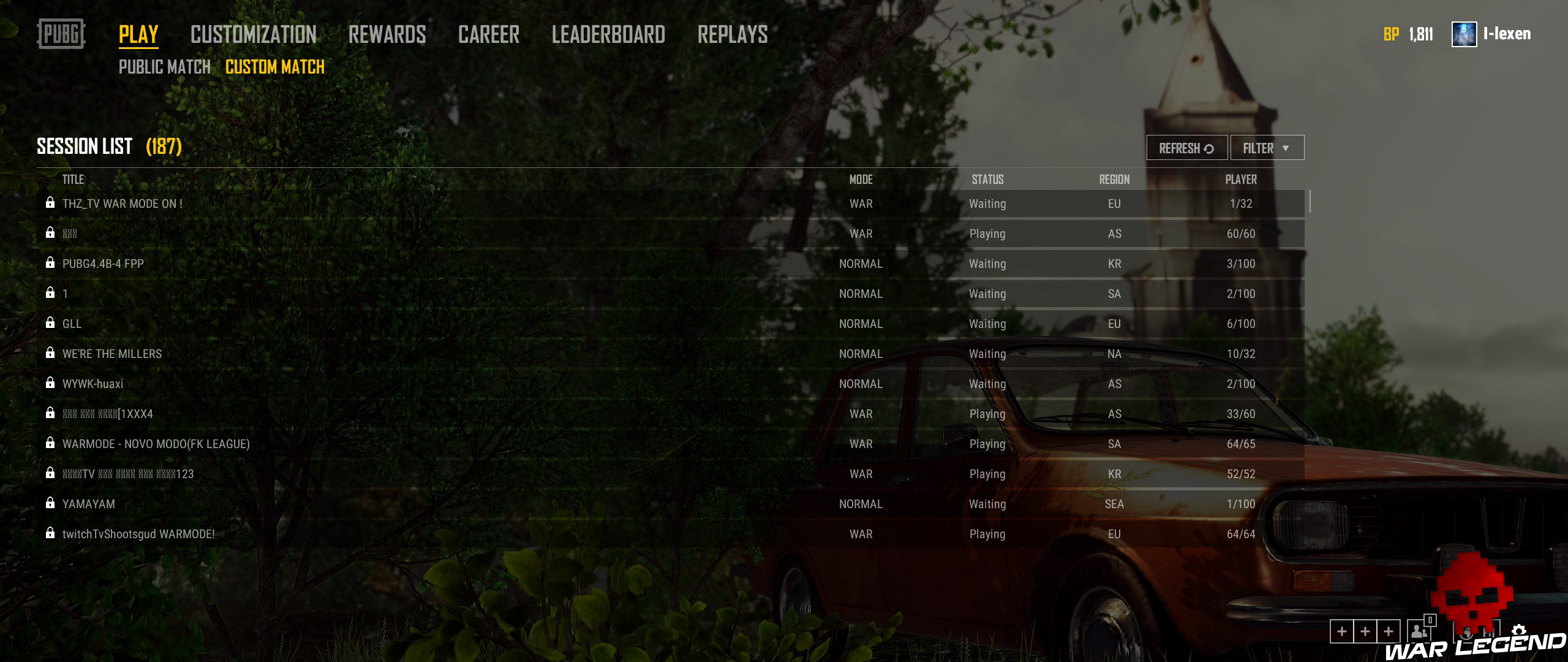Click the settings gear icon at bottom right
The image size is (1568, 662).
1518,631
